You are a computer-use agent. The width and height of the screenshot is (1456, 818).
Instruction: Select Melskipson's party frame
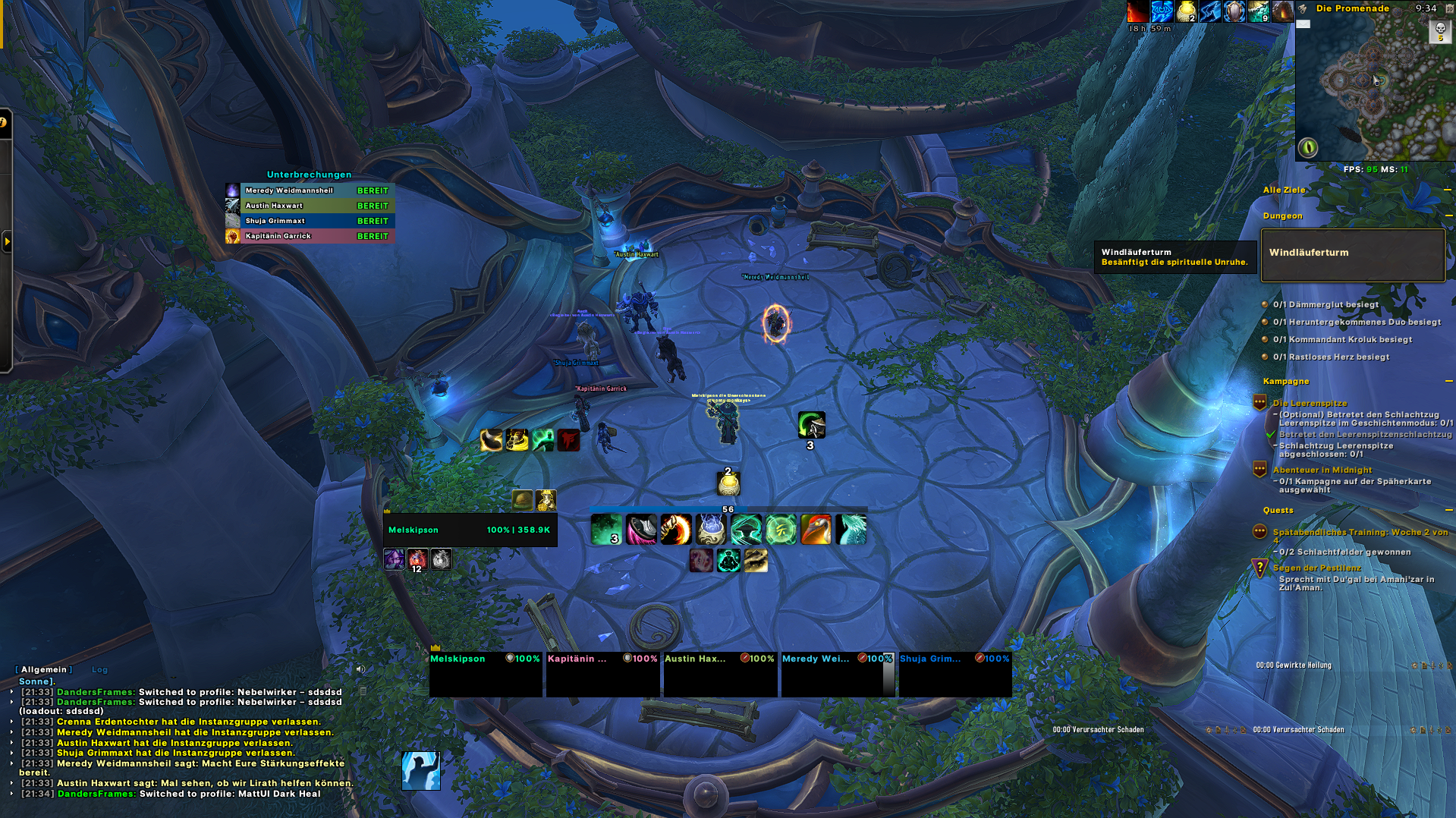point(486,674)
